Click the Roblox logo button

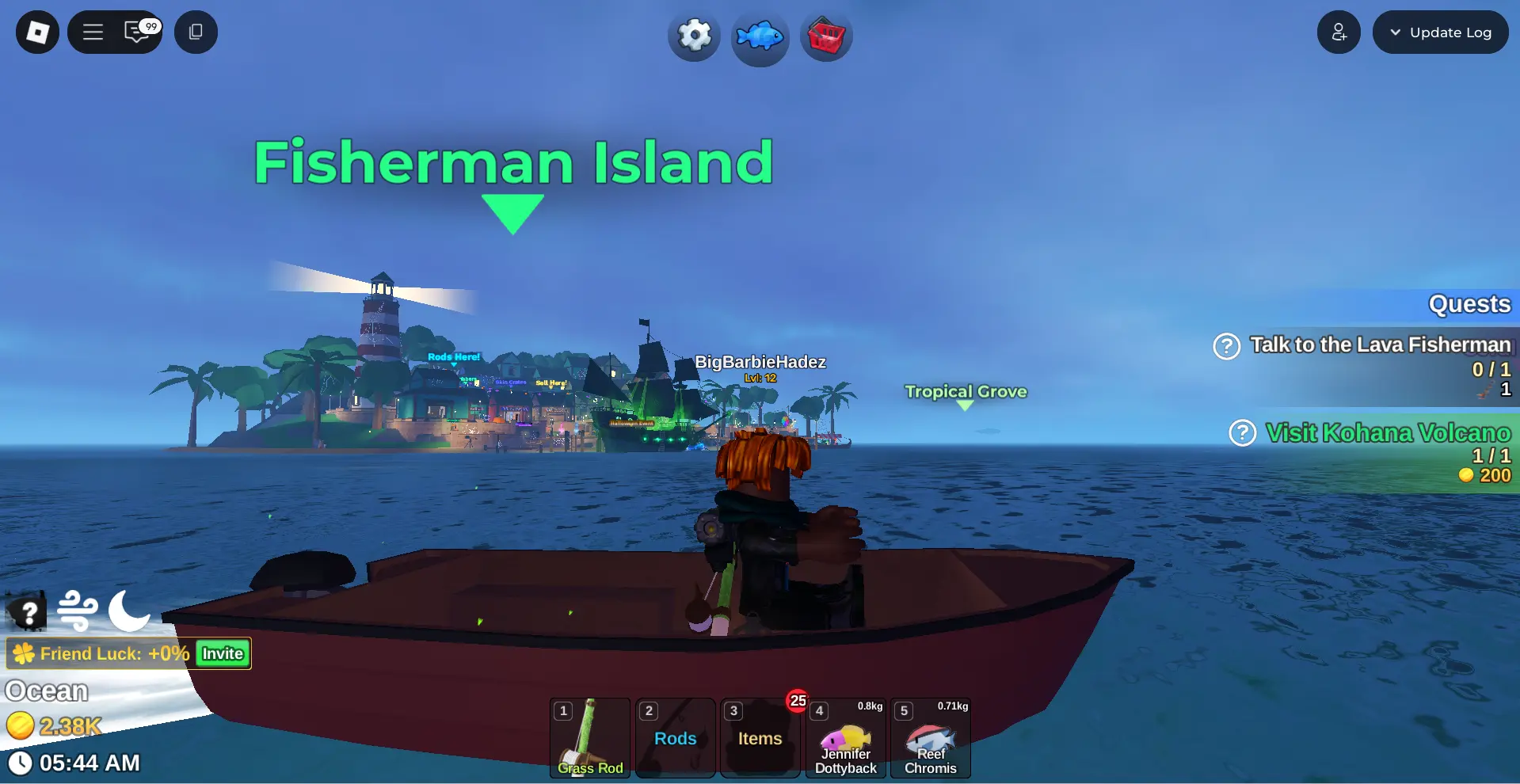(x=36, y=32)
